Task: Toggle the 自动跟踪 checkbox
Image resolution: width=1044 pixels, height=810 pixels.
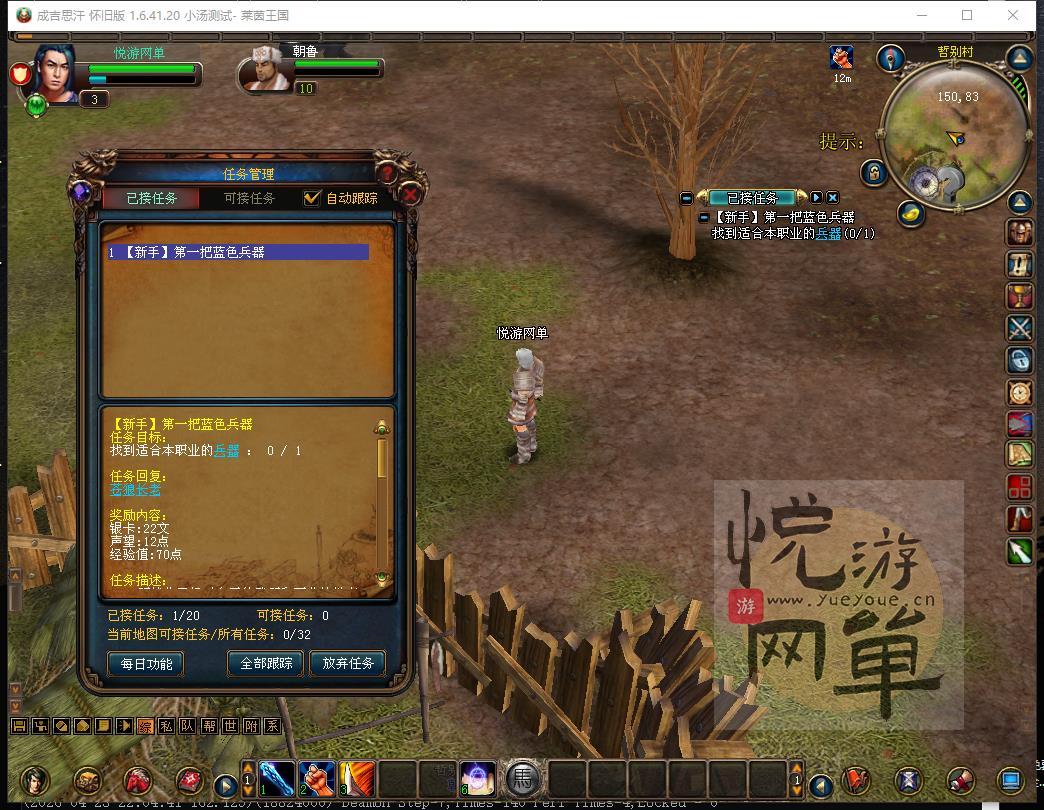Action: (x=313, y=198)
